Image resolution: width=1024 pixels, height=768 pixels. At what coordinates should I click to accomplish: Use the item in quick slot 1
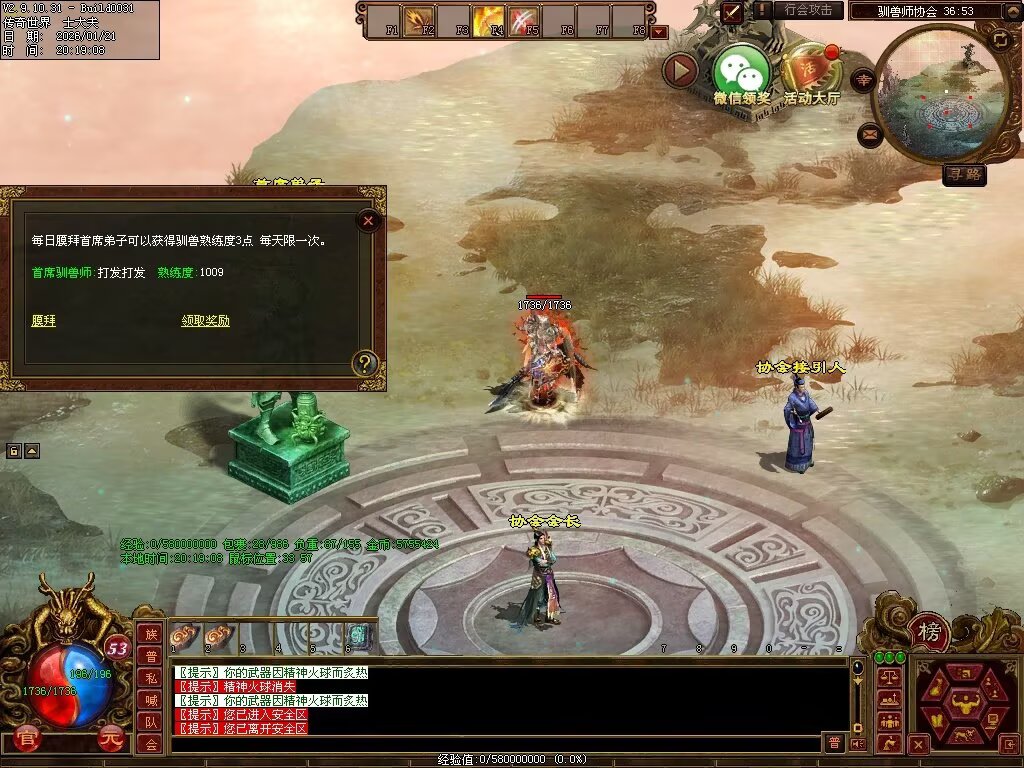(184, 635)
